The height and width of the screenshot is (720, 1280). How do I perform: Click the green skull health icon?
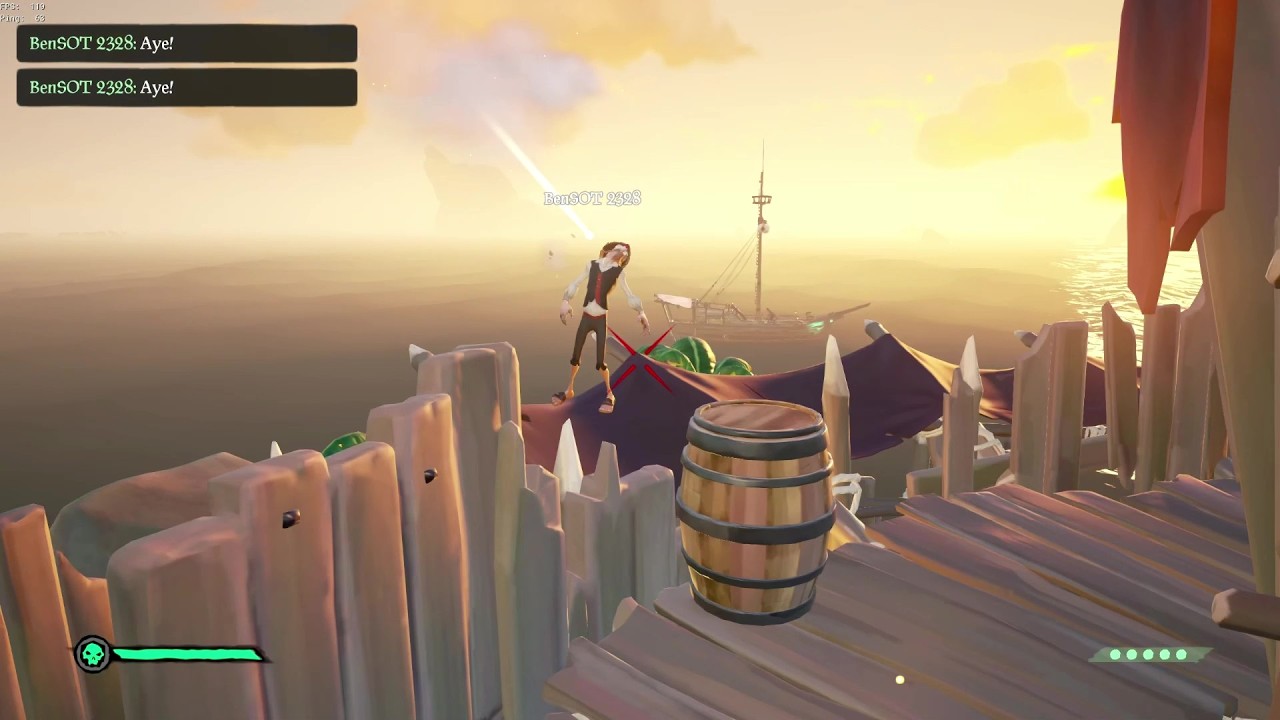click(93, 655)
